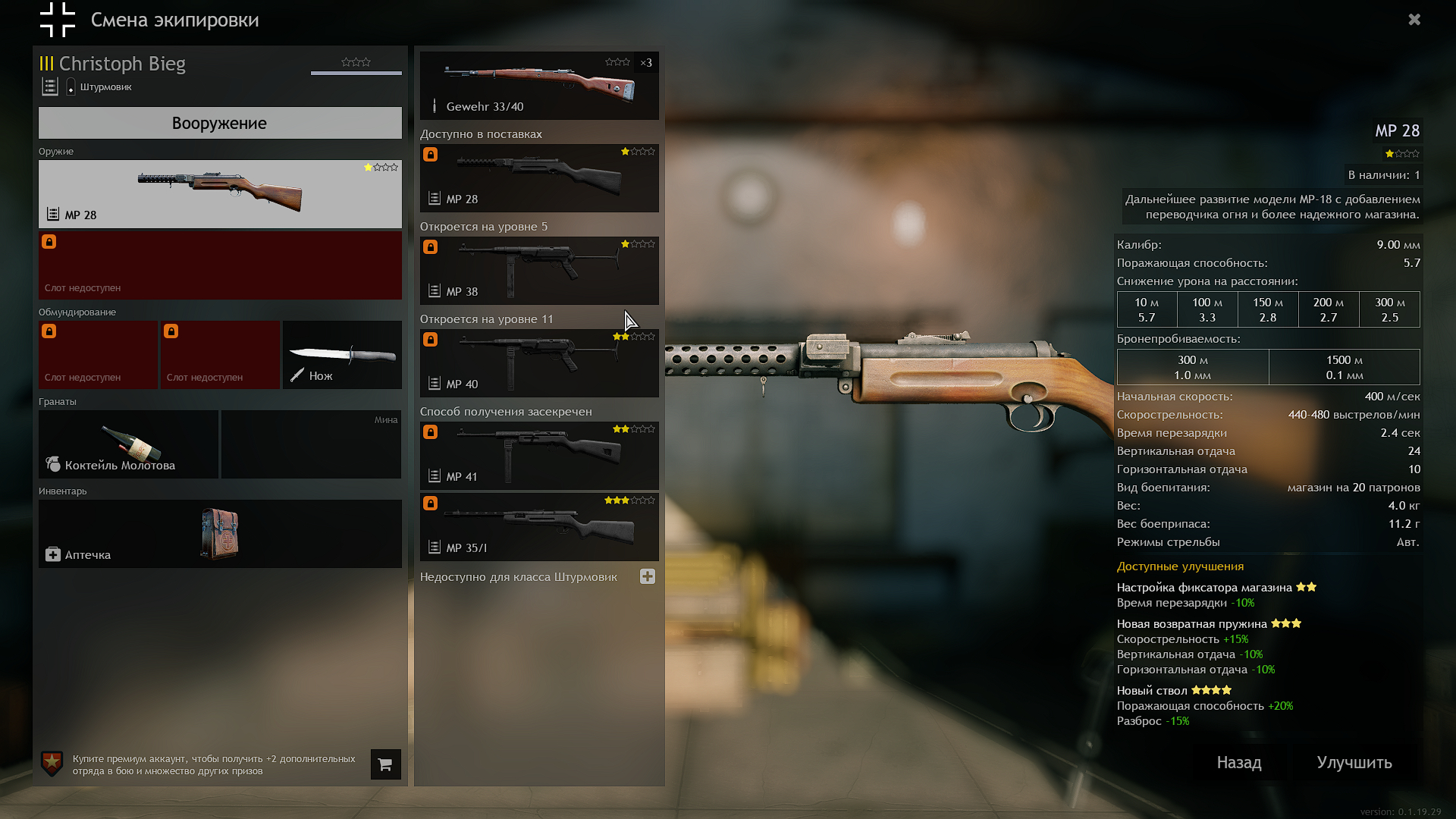Select the empty Мина slot
This screenshot has width=1456, height=819.
pos(311,444)
